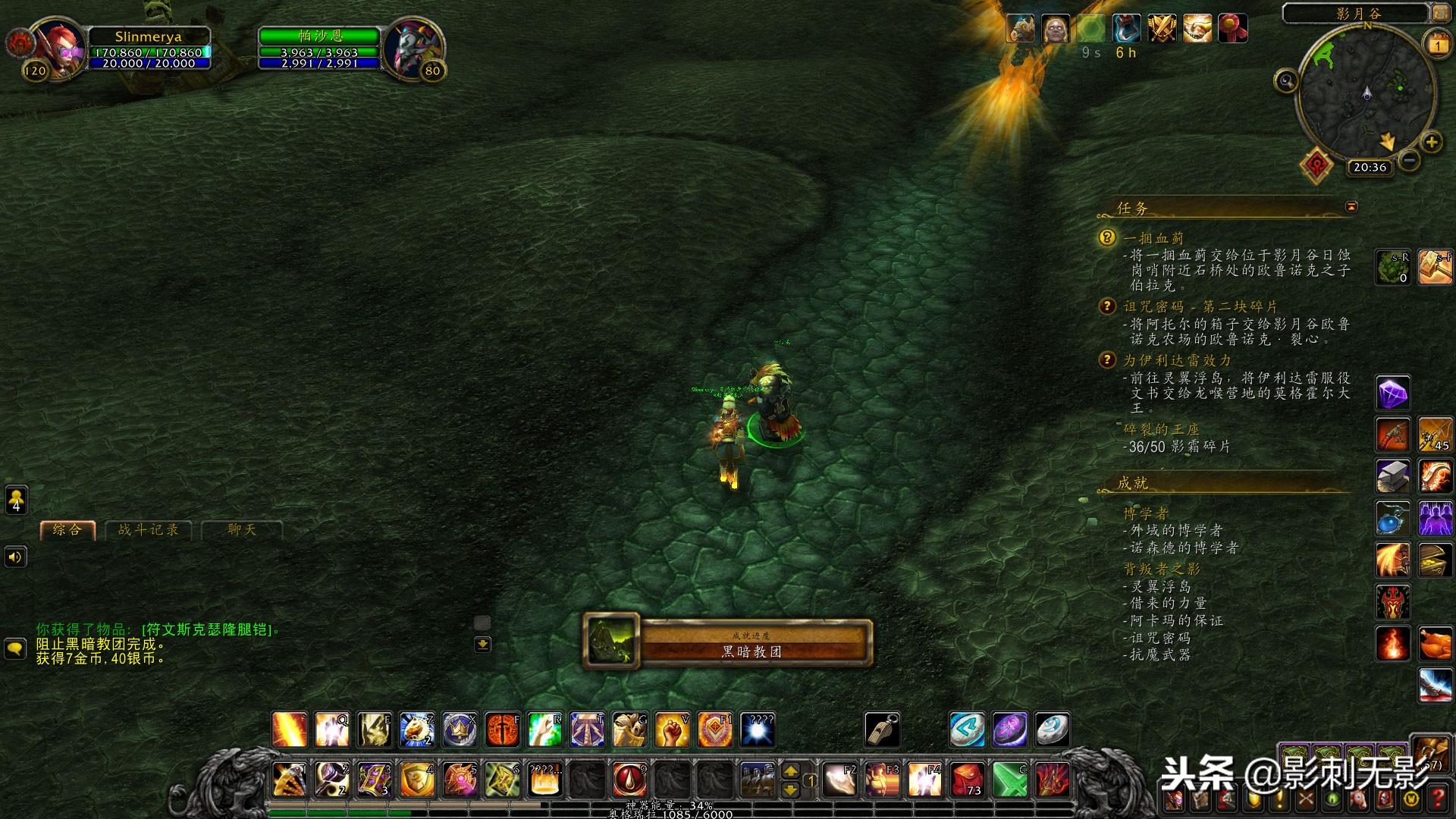Viewport: 1456px width, 819px height.
Task: Use the whistle item on the action bar
Action: [882, 730]
